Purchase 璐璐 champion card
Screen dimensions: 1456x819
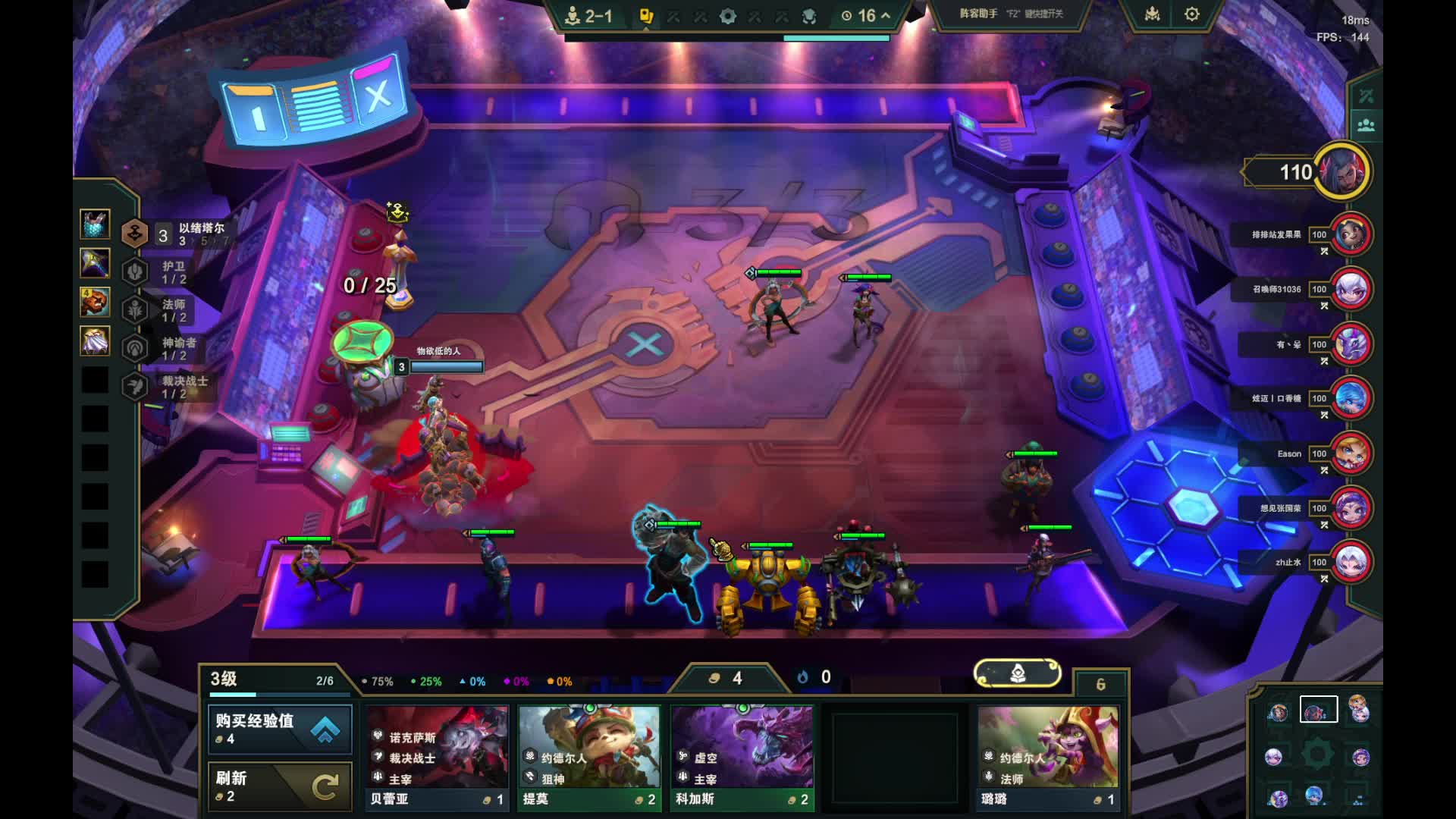click(x=1047, y=758)
